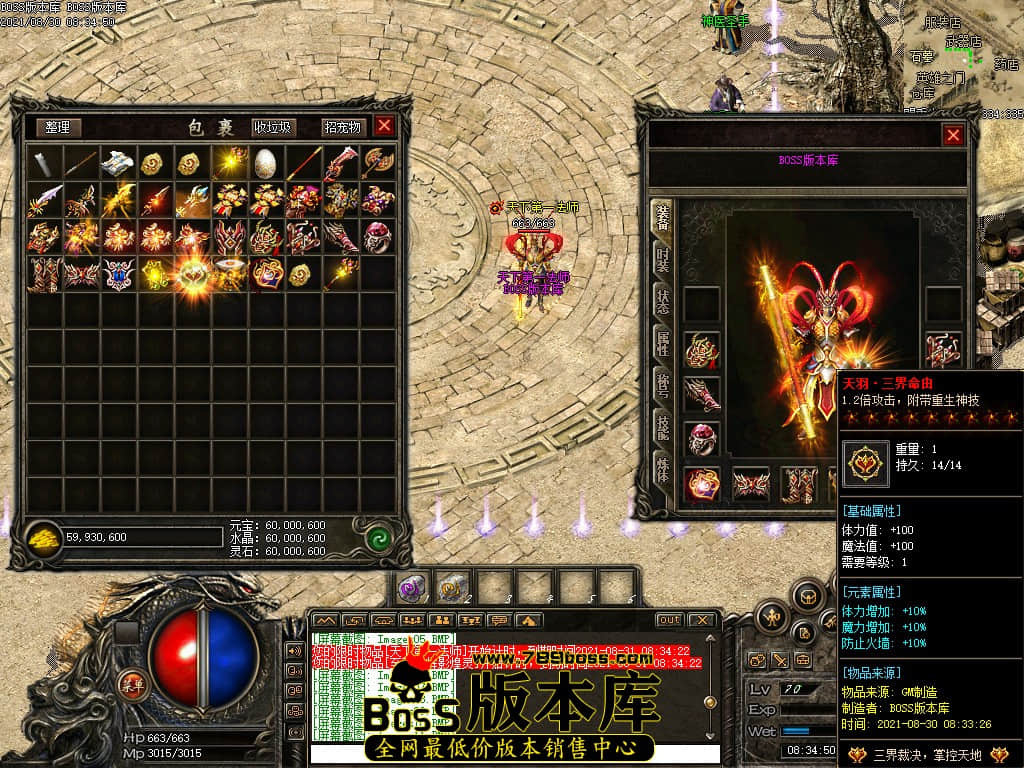Click the 'out' button on the chat panel

(x=669, y=620)
